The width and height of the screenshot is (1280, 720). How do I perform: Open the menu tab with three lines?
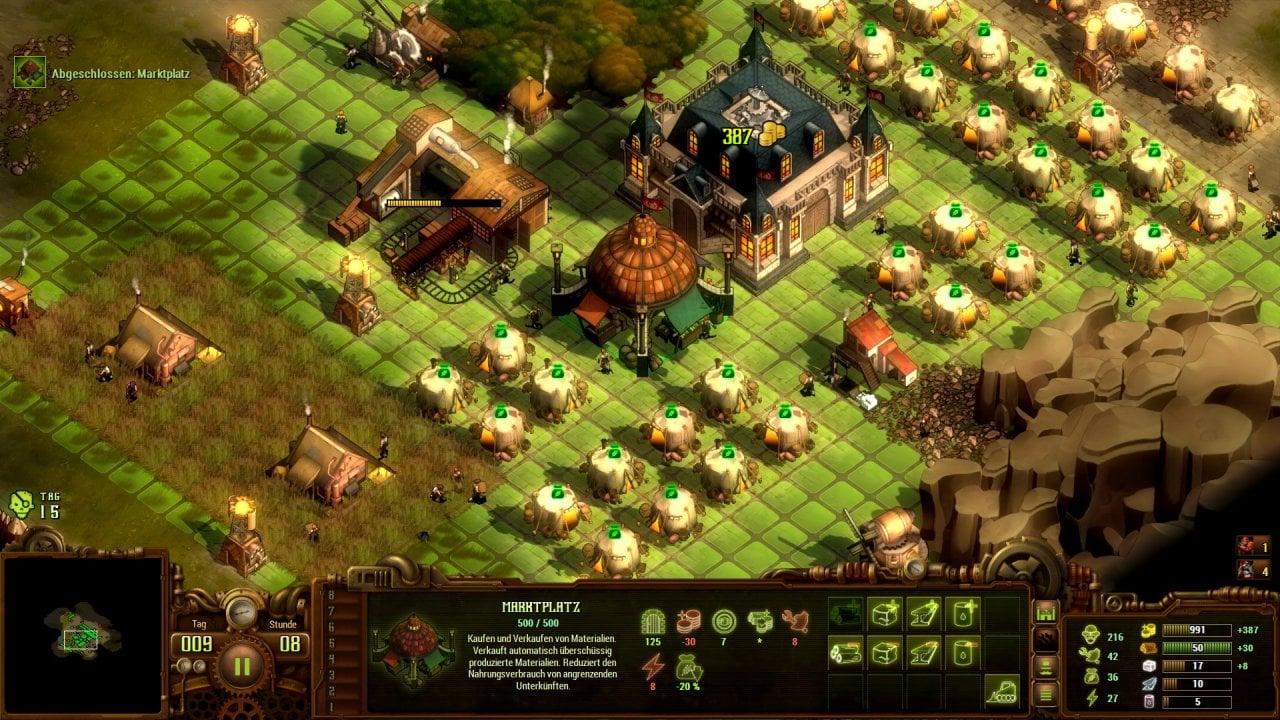pos(1046,692)
